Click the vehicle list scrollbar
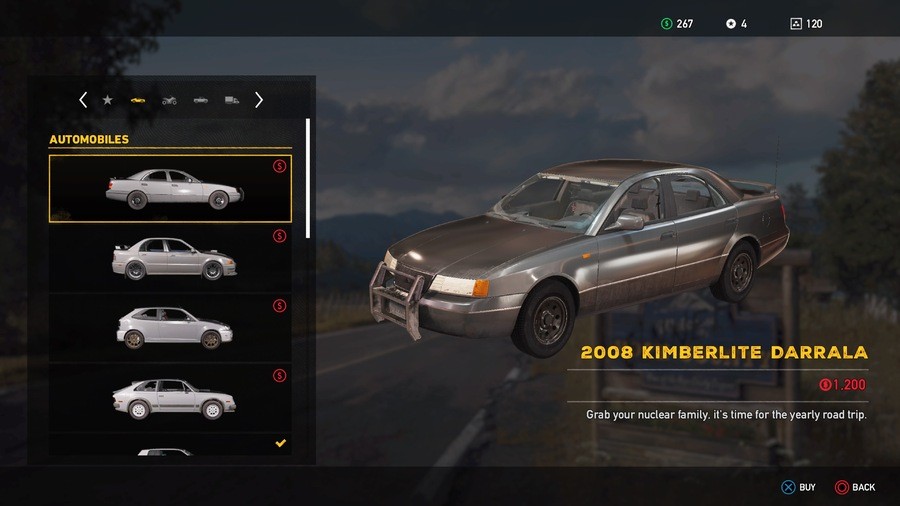Viewport: 900px width, 506px height. 308,178
